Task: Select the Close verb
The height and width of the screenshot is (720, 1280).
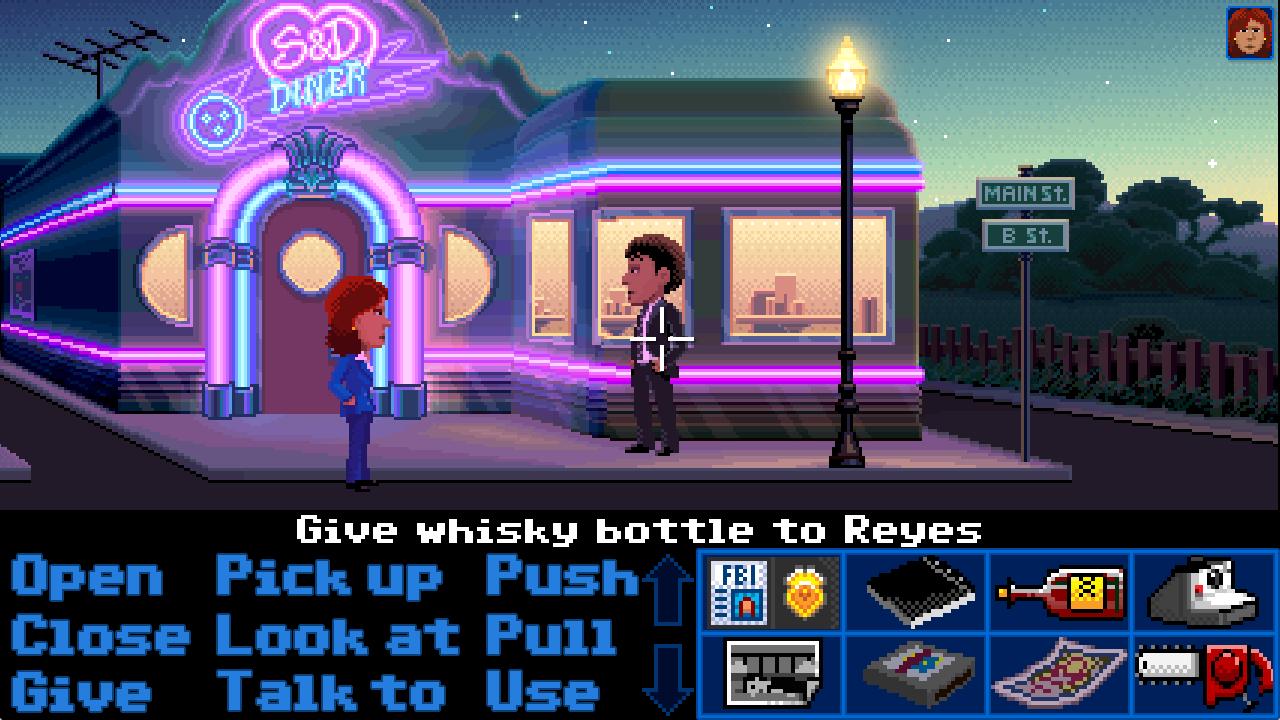Action: 95,634
